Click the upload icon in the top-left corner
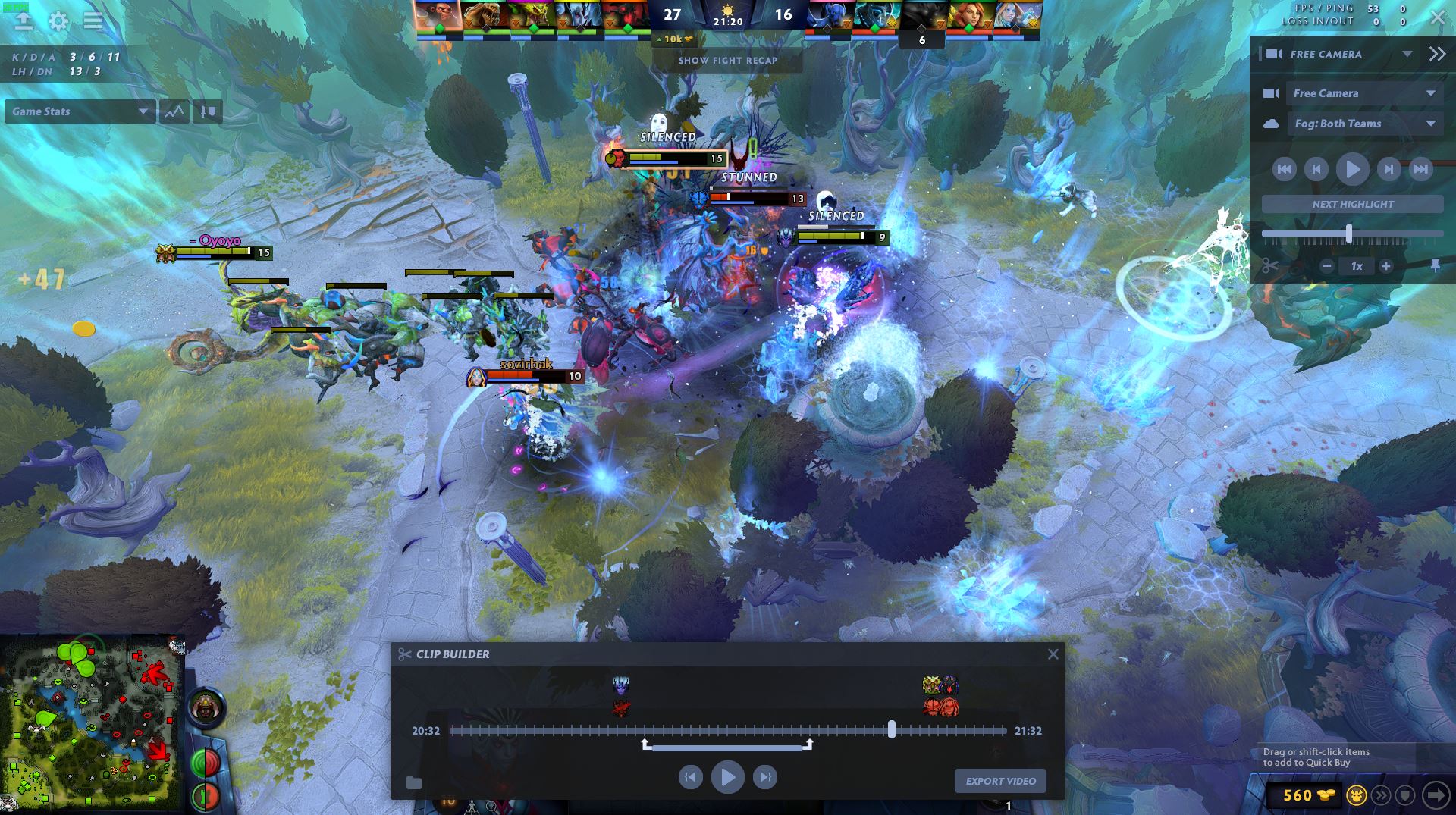The height and width of the screenshot is (815, 1456). 23,20
